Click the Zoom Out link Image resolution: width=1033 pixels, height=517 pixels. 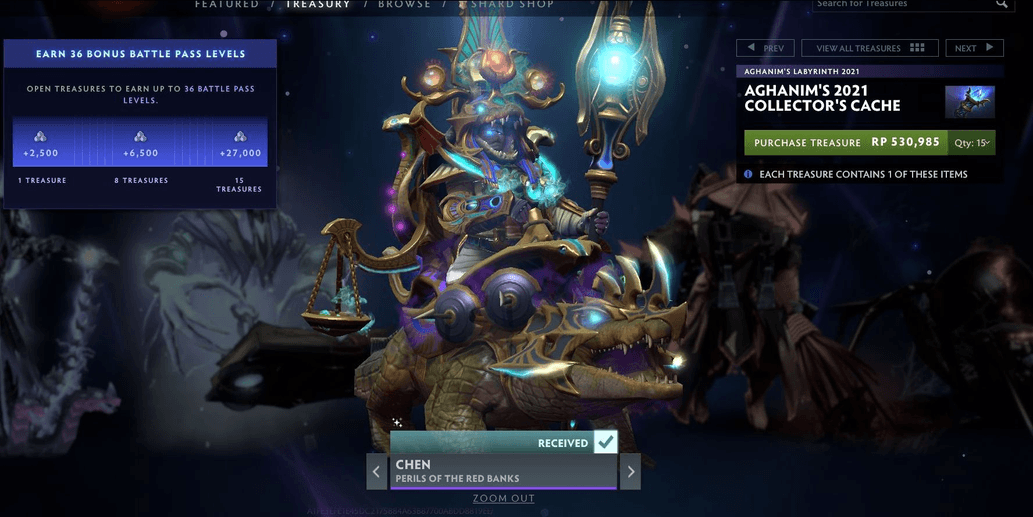click(504, 498)
